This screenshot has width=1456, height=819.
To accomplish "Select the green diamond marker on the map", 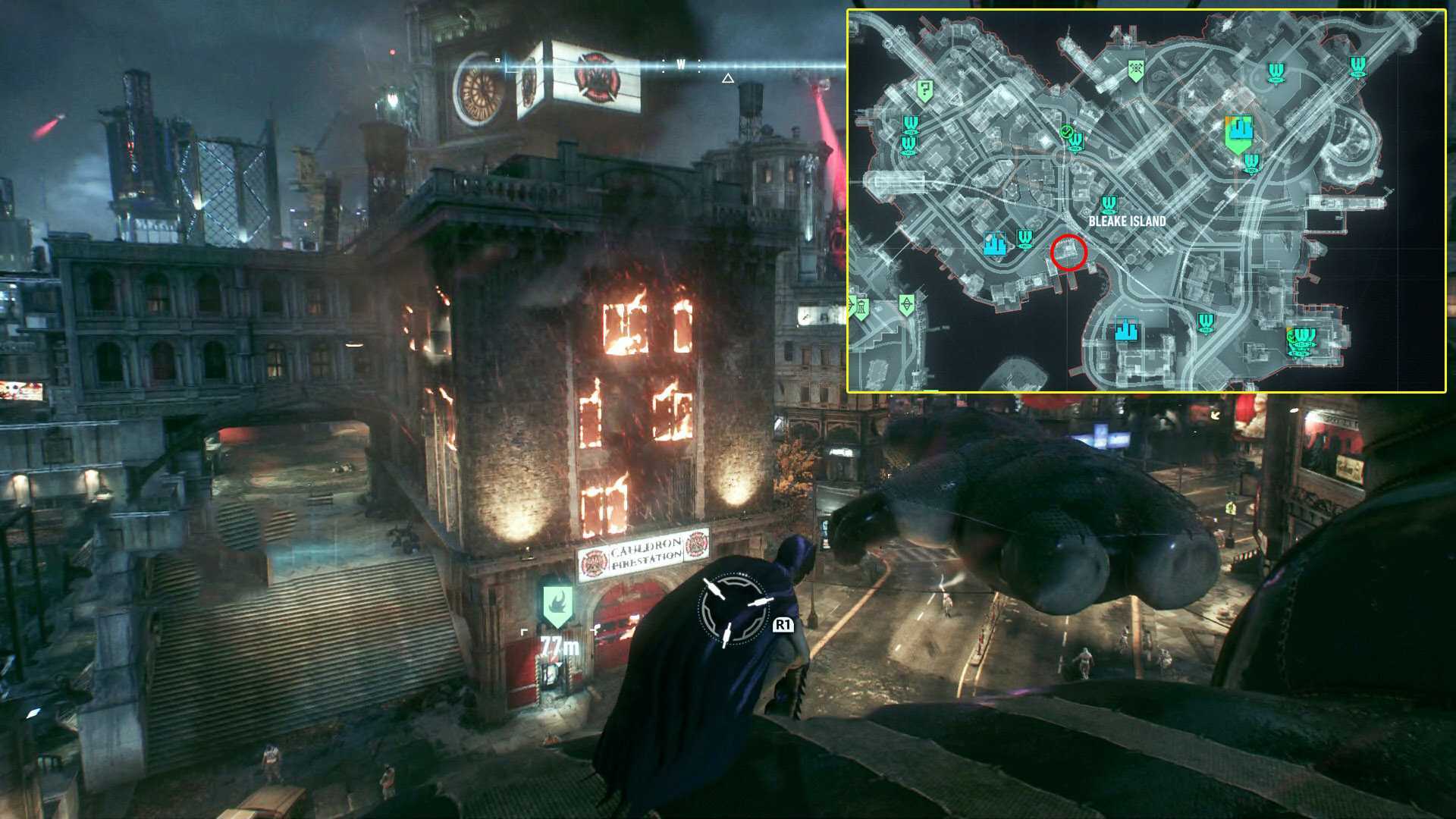I will point(906,305).
